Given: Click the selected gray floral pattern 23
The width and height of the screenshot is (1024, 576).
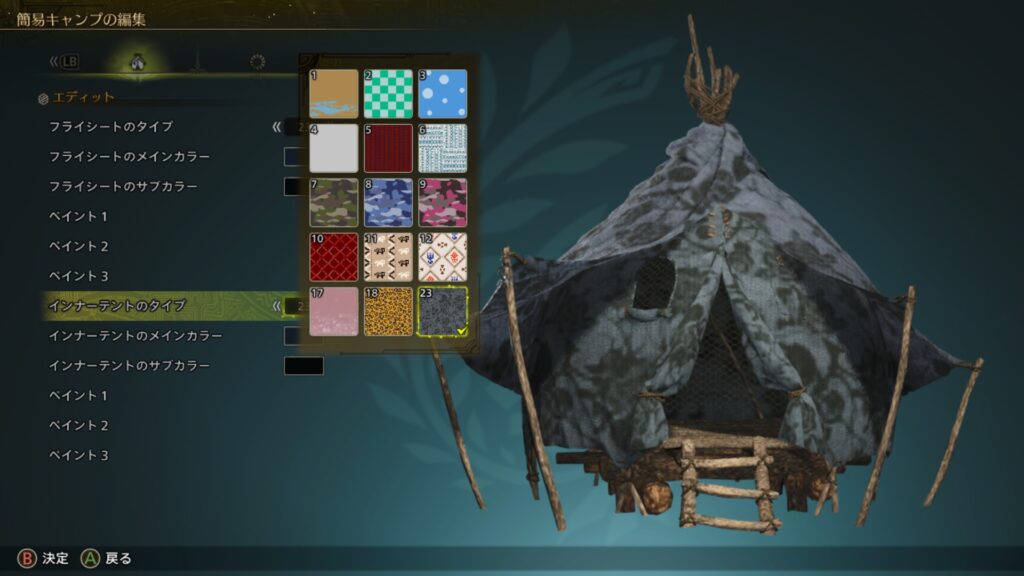Looking at the screenshot, I should click(x=442, y=311).
